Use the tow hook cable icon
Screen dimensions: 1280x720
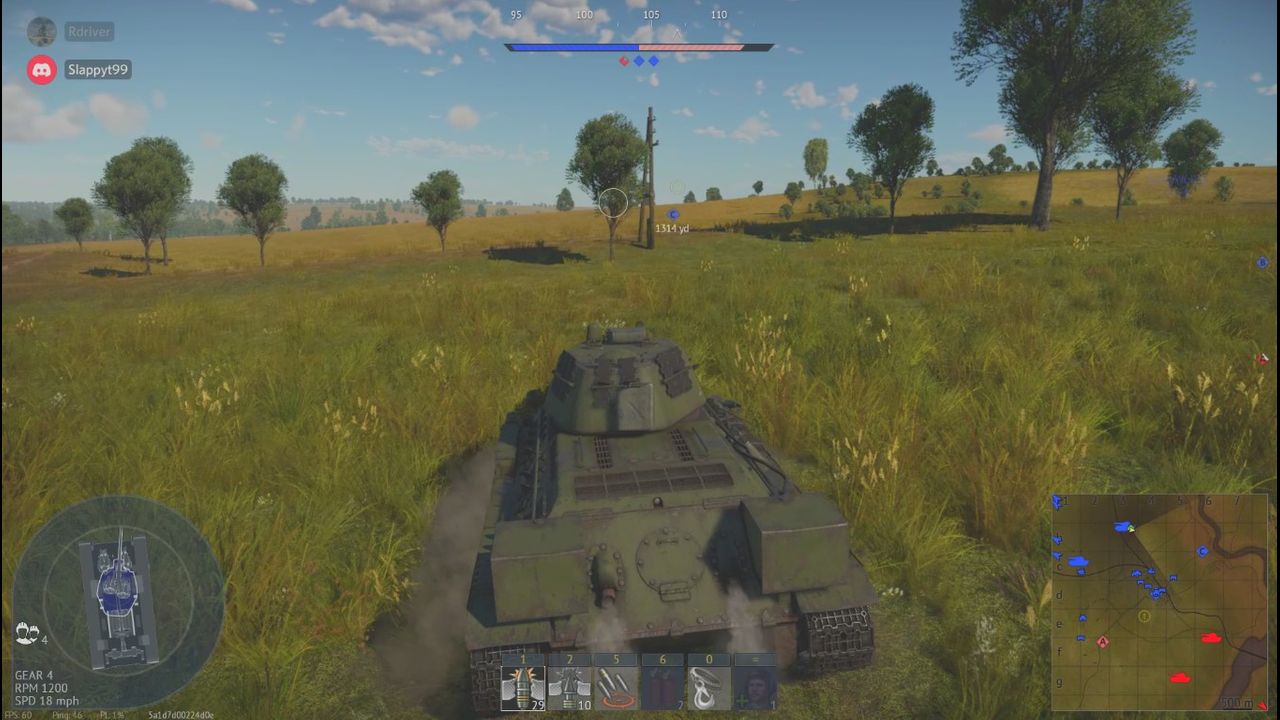click(708, 688)
